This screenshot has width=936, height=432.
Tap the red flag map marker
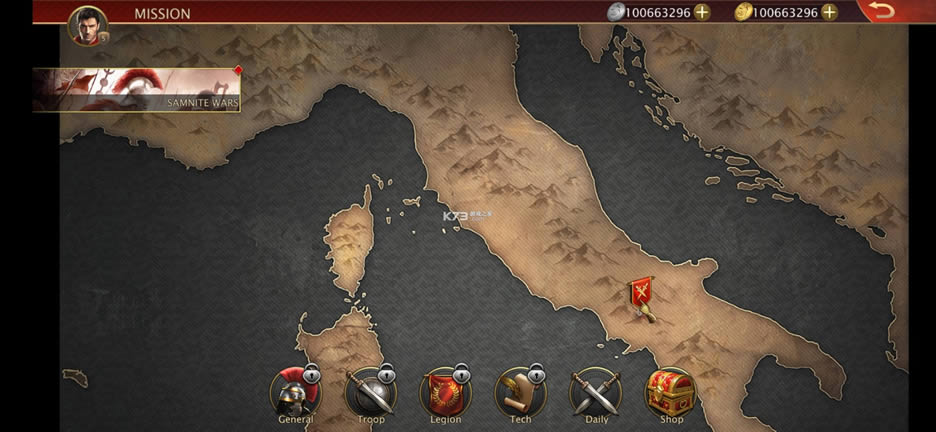pos(641,295)
